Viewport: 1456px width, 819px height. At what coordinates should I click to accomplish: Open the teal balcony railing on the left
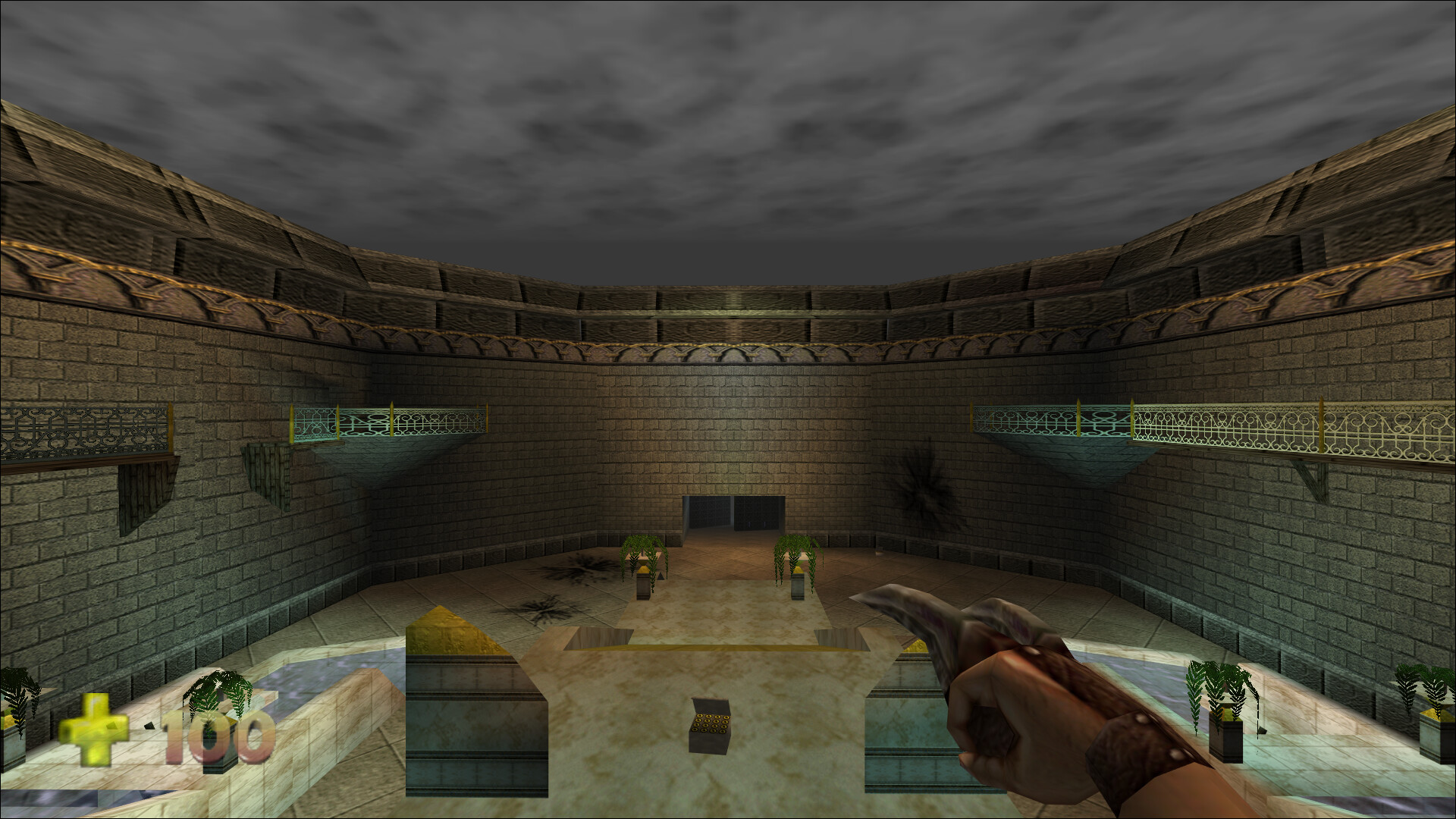(387, 421)
